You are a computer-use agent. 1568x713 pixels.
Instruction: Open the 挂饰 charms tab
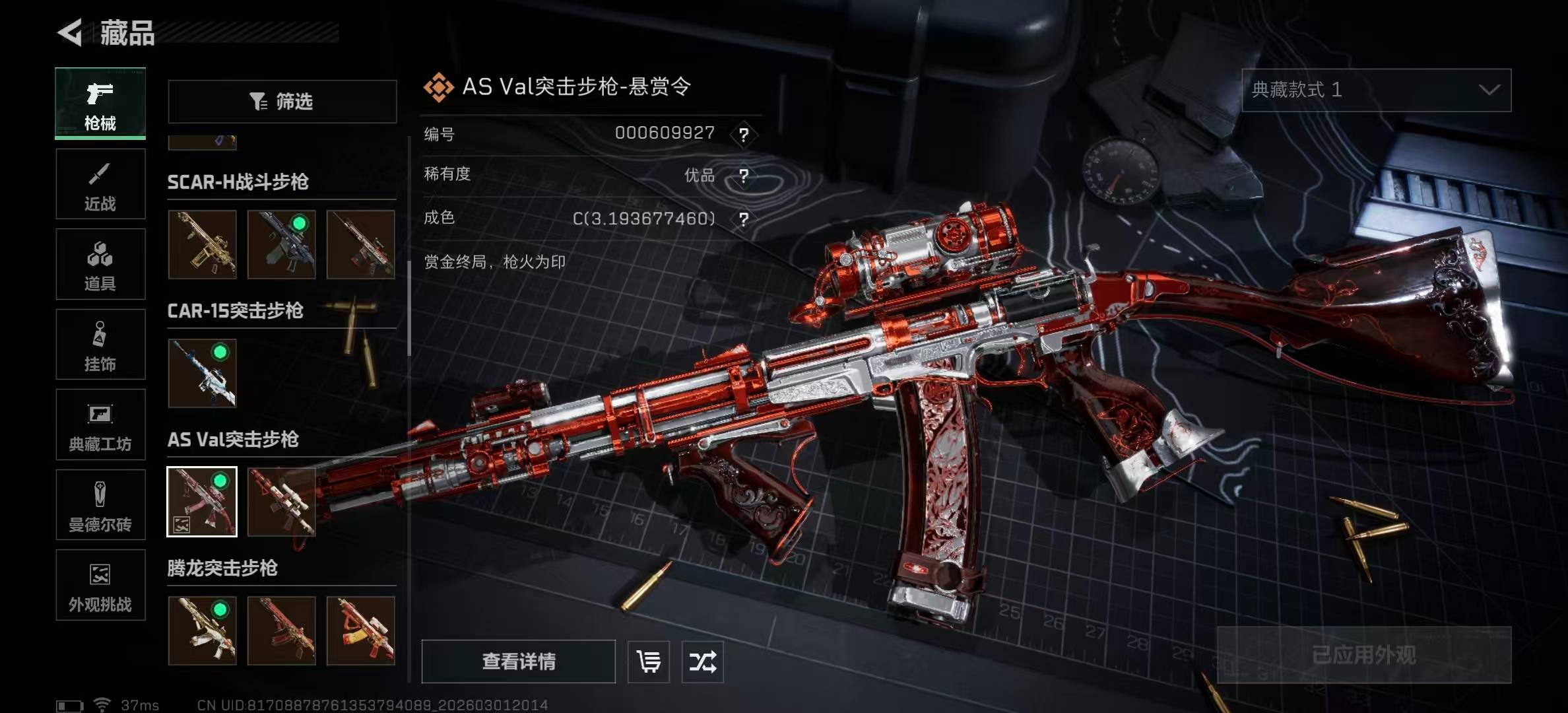[100, 345]
